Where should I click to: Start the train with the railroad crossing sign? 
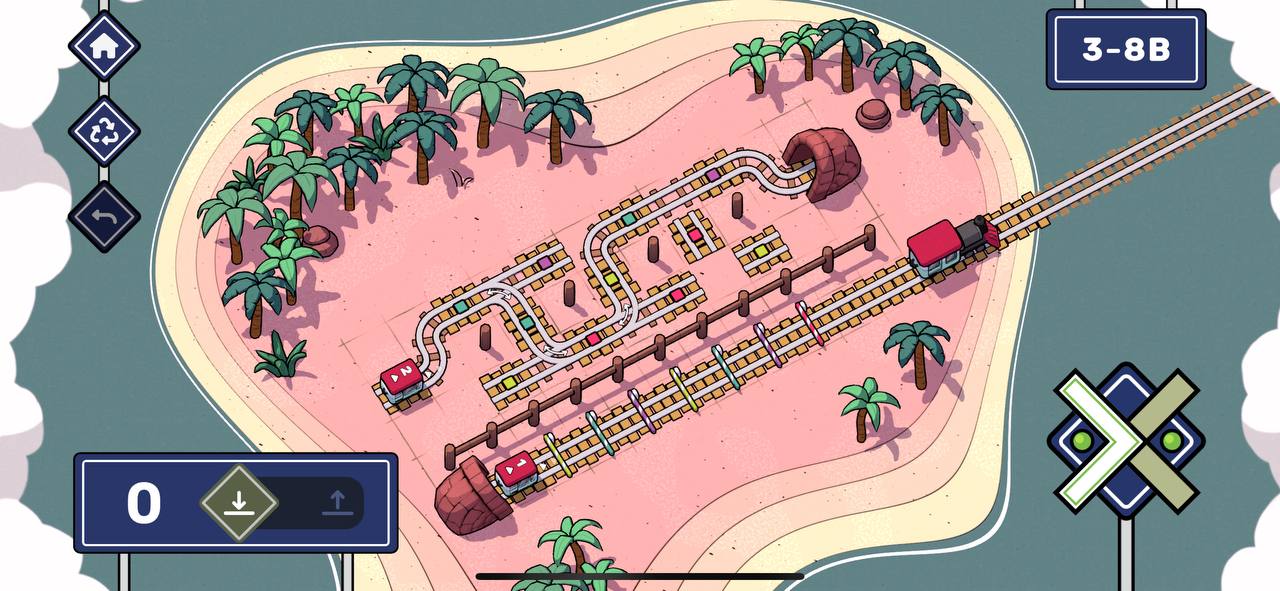coord(1126,440)
